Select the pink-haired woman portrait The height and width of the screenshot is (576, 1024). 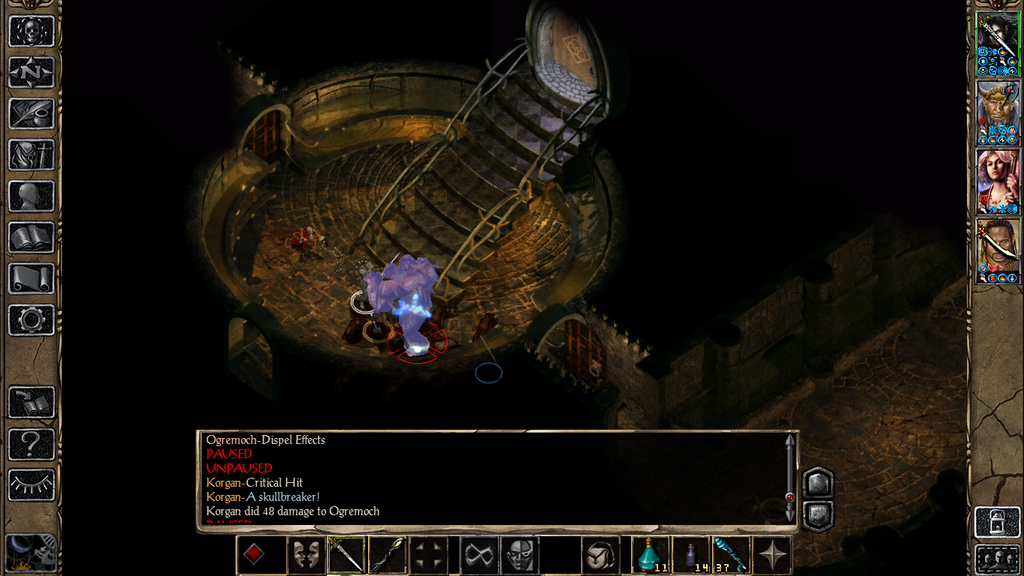pos(997,181)
